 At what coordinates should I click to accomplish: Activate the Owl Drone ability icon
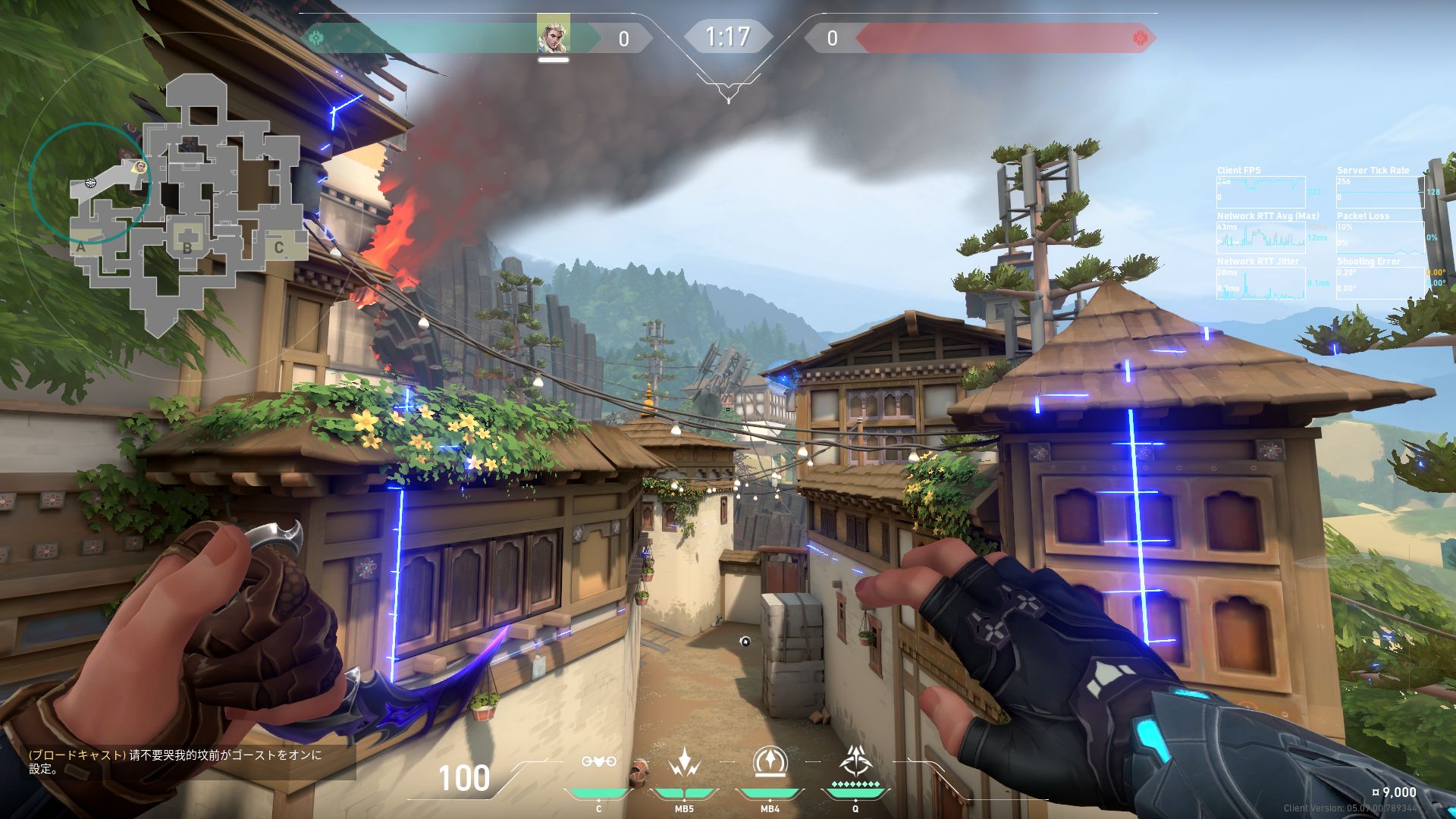598,761
